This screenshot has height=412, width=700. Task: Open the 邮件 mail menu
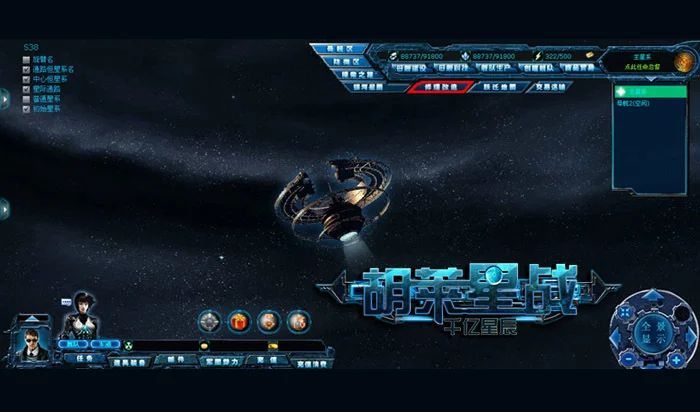click(x=176, y=358)
